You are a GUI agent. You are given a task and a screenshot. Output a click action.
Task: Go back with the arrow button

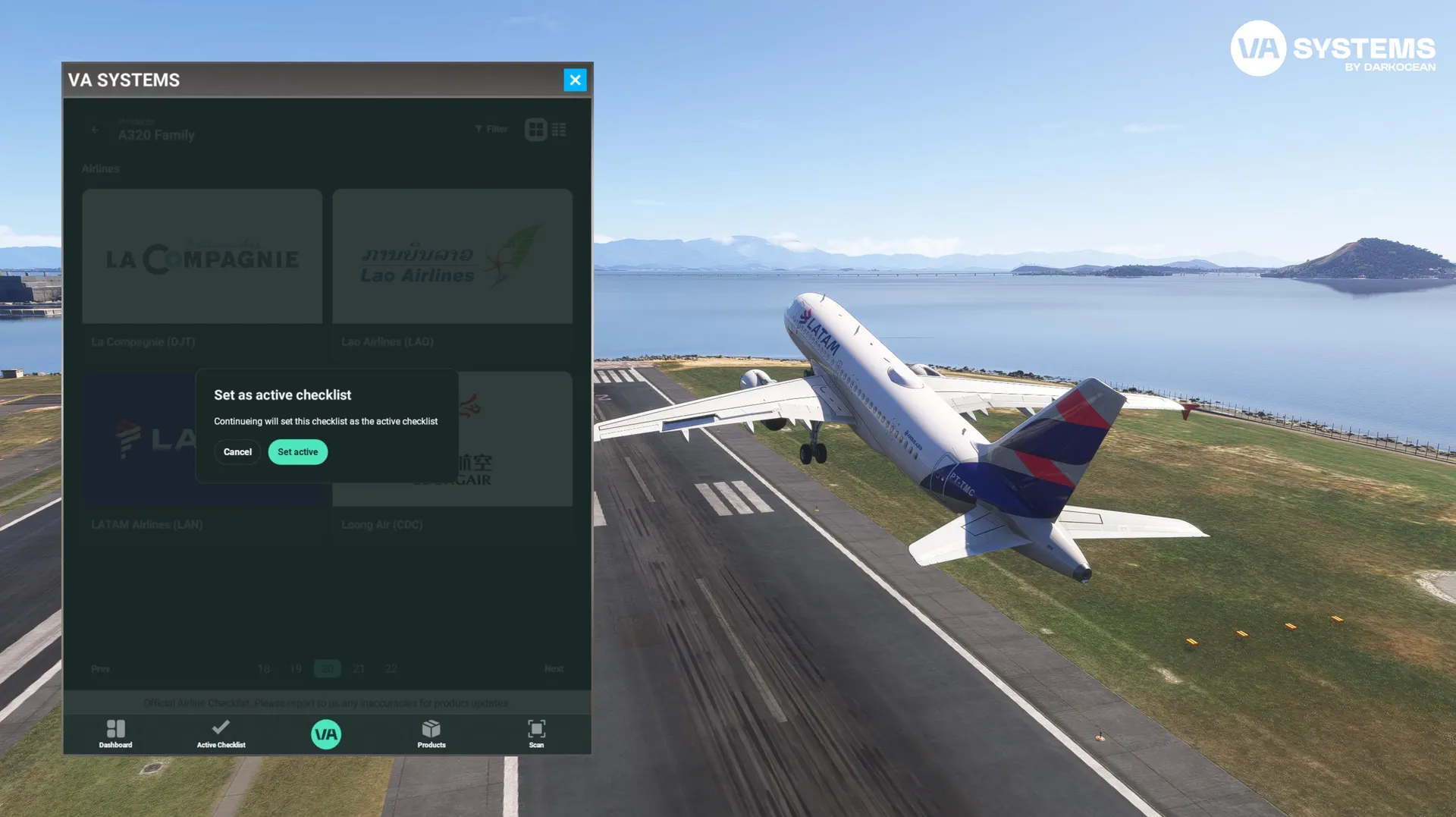point(95,130)
